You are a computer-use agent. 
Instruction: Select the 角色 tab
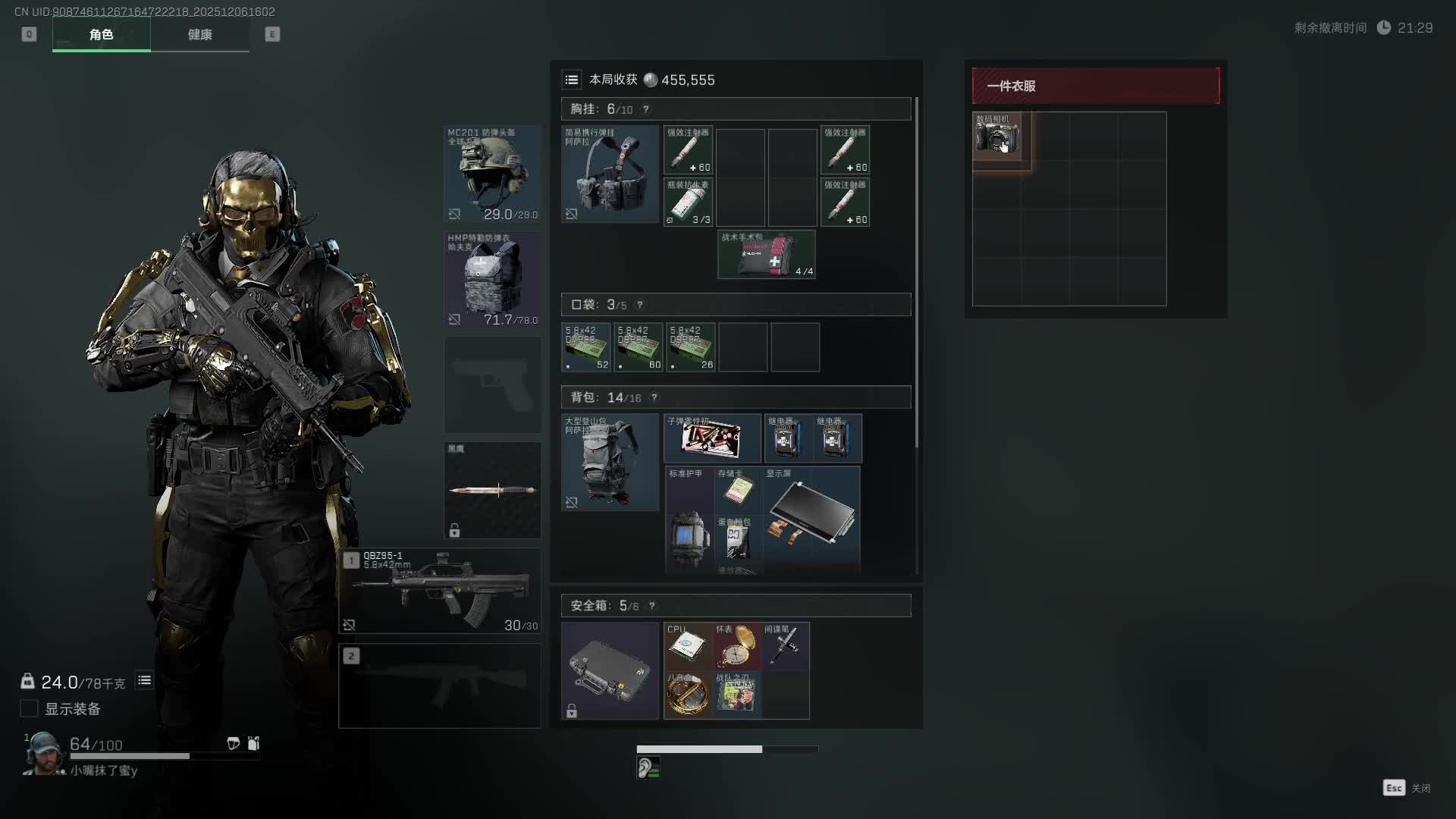coord(101,35)
